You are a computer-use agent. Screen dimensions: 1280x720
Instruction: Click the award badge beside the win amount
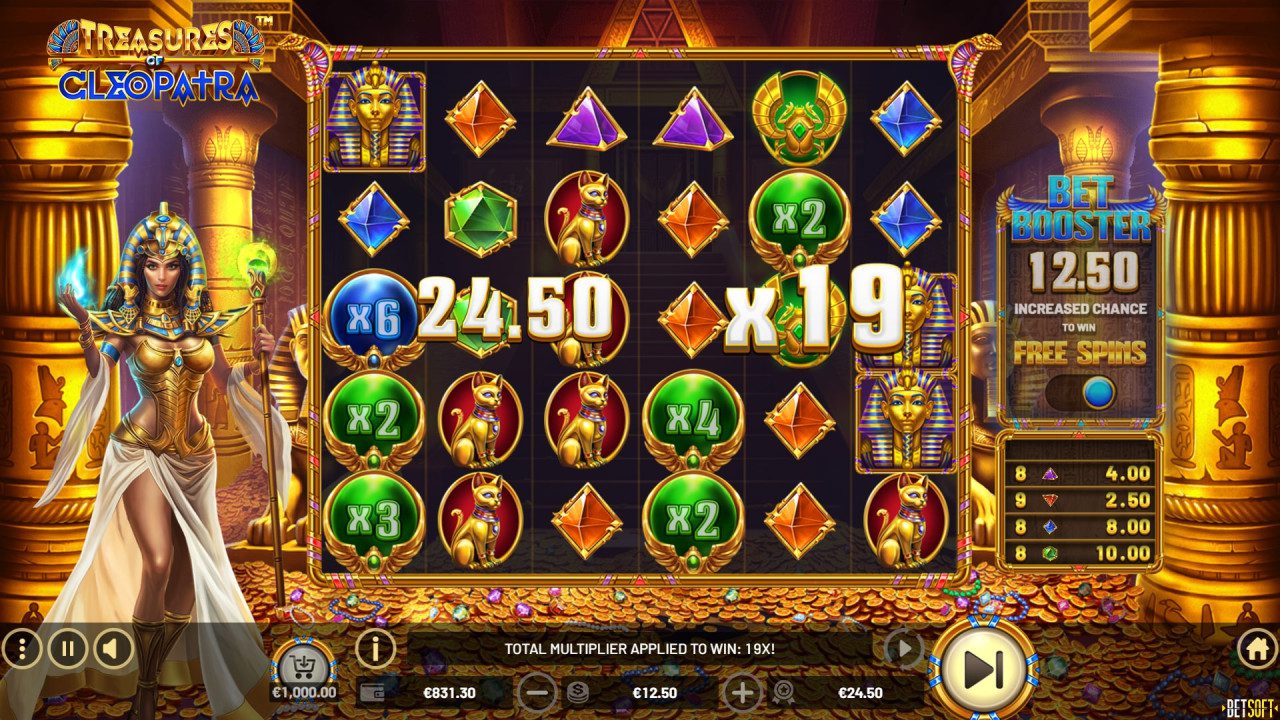784,693
